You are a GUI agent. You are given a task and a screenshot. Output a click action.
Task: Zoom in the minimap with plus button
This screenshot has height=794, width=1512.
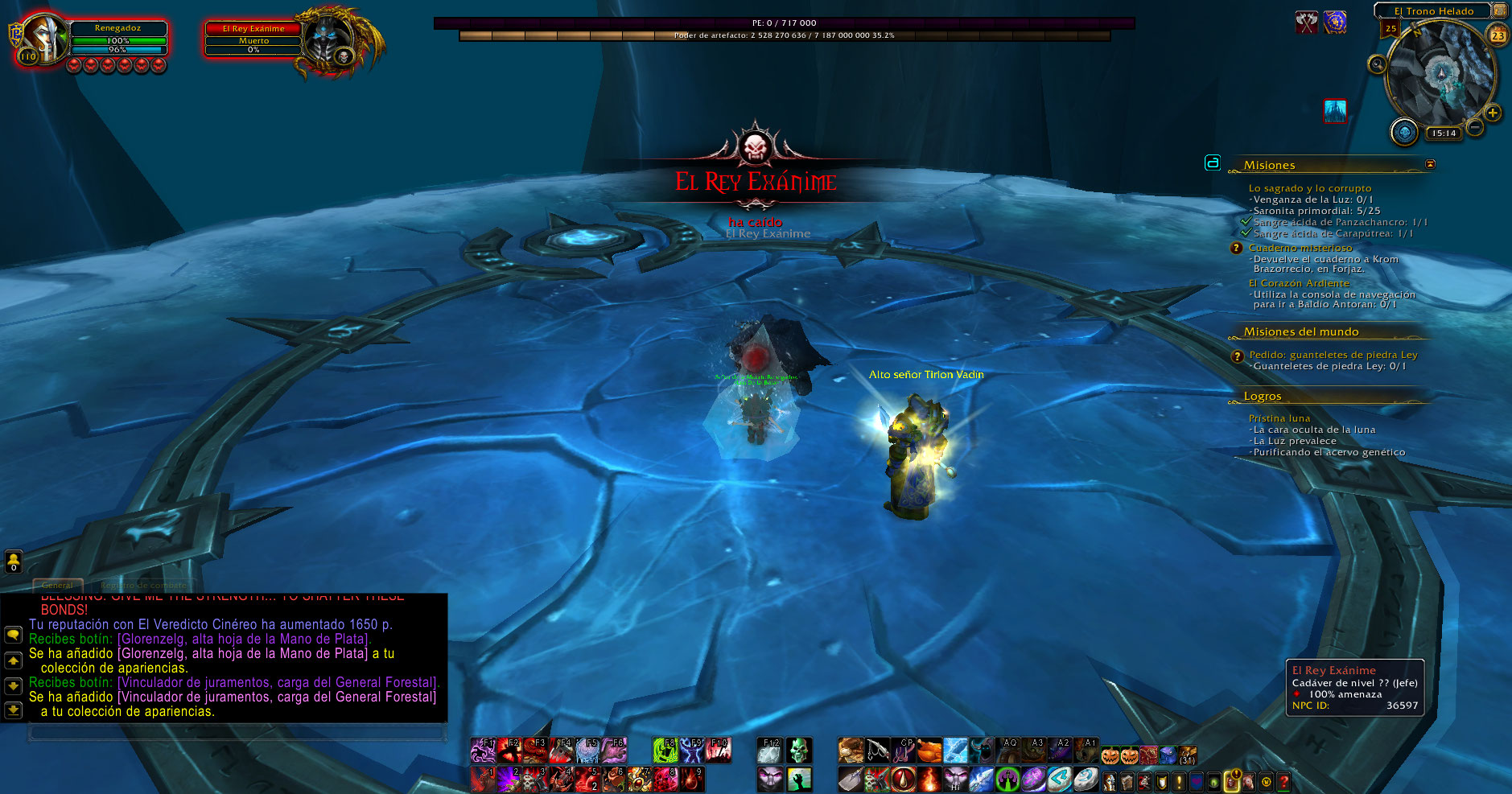point(1493,113)
